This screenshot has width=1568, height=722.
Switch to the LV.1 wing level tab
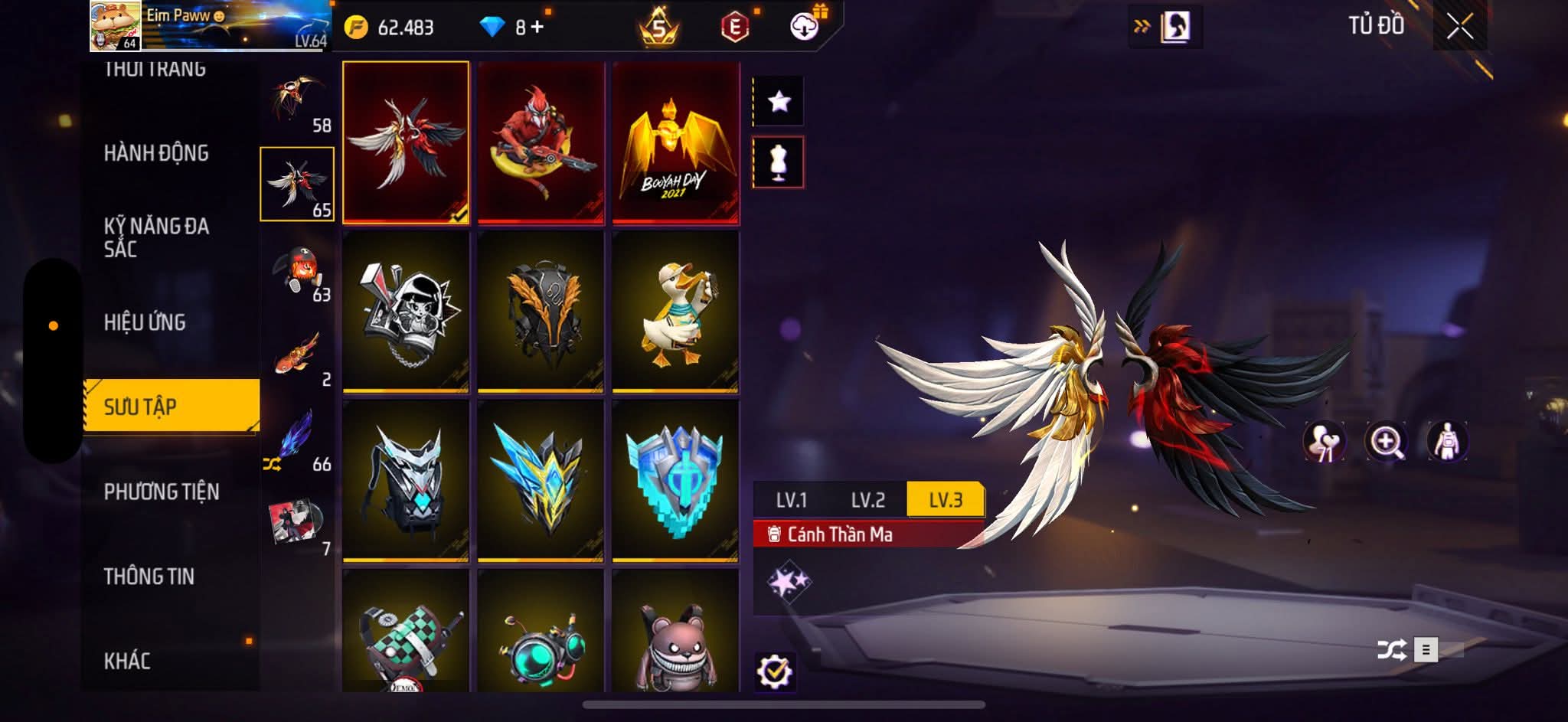[791, 500]
